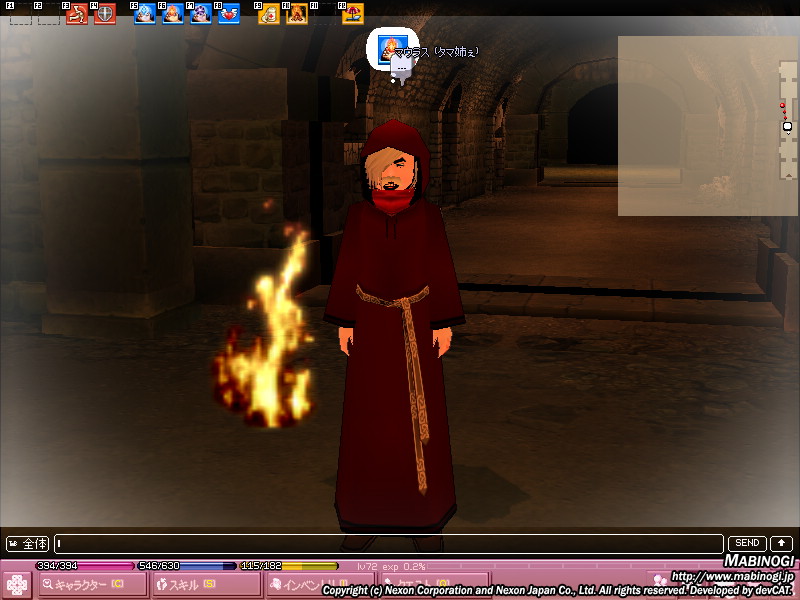800x600 pixels.
Task: Cast the lightning bolt spell
Action: pyautogui.click(x=201, y=14)
